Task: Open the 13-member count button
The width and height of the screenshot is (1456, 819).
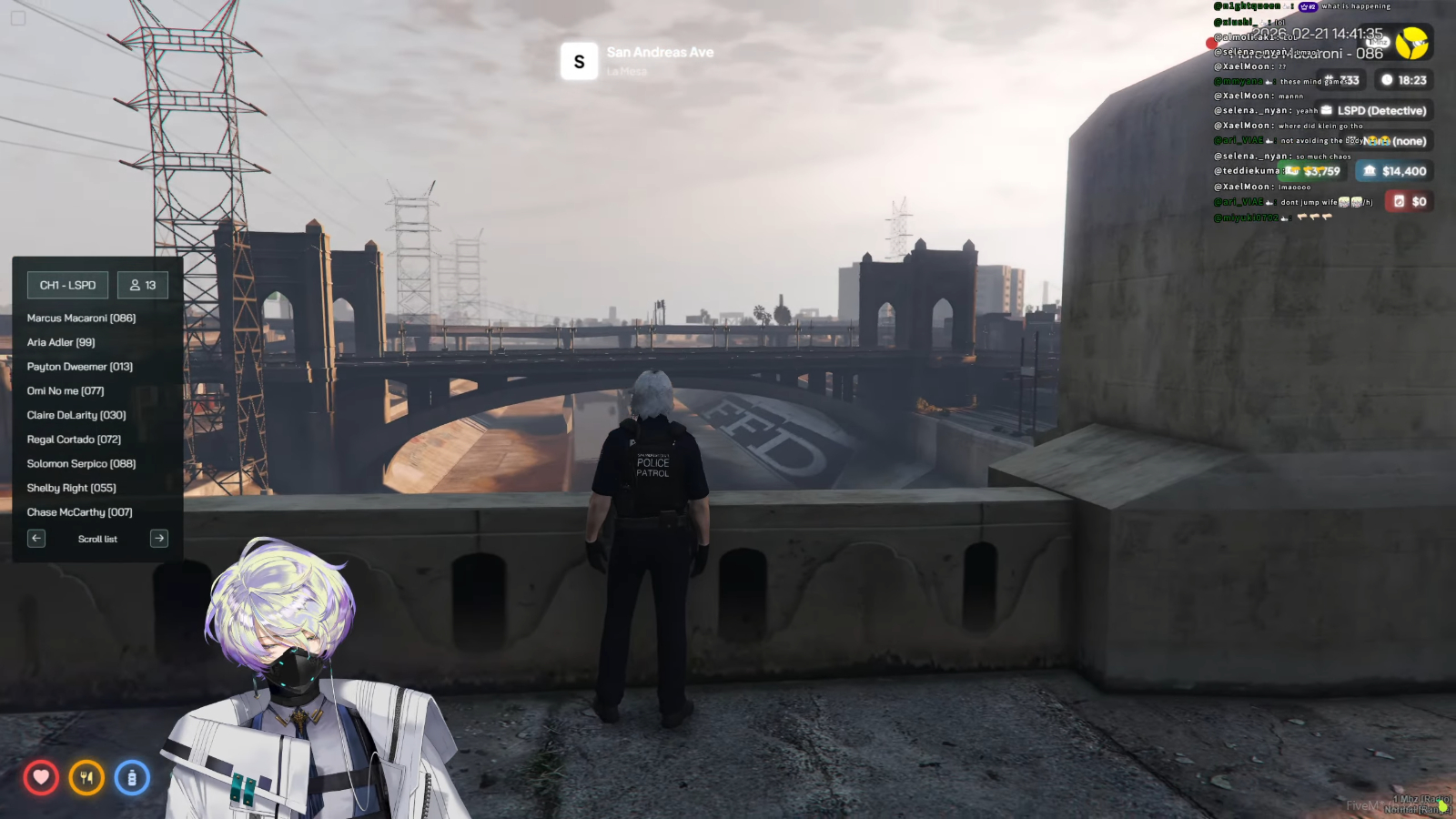Action: tap(143, 285)
